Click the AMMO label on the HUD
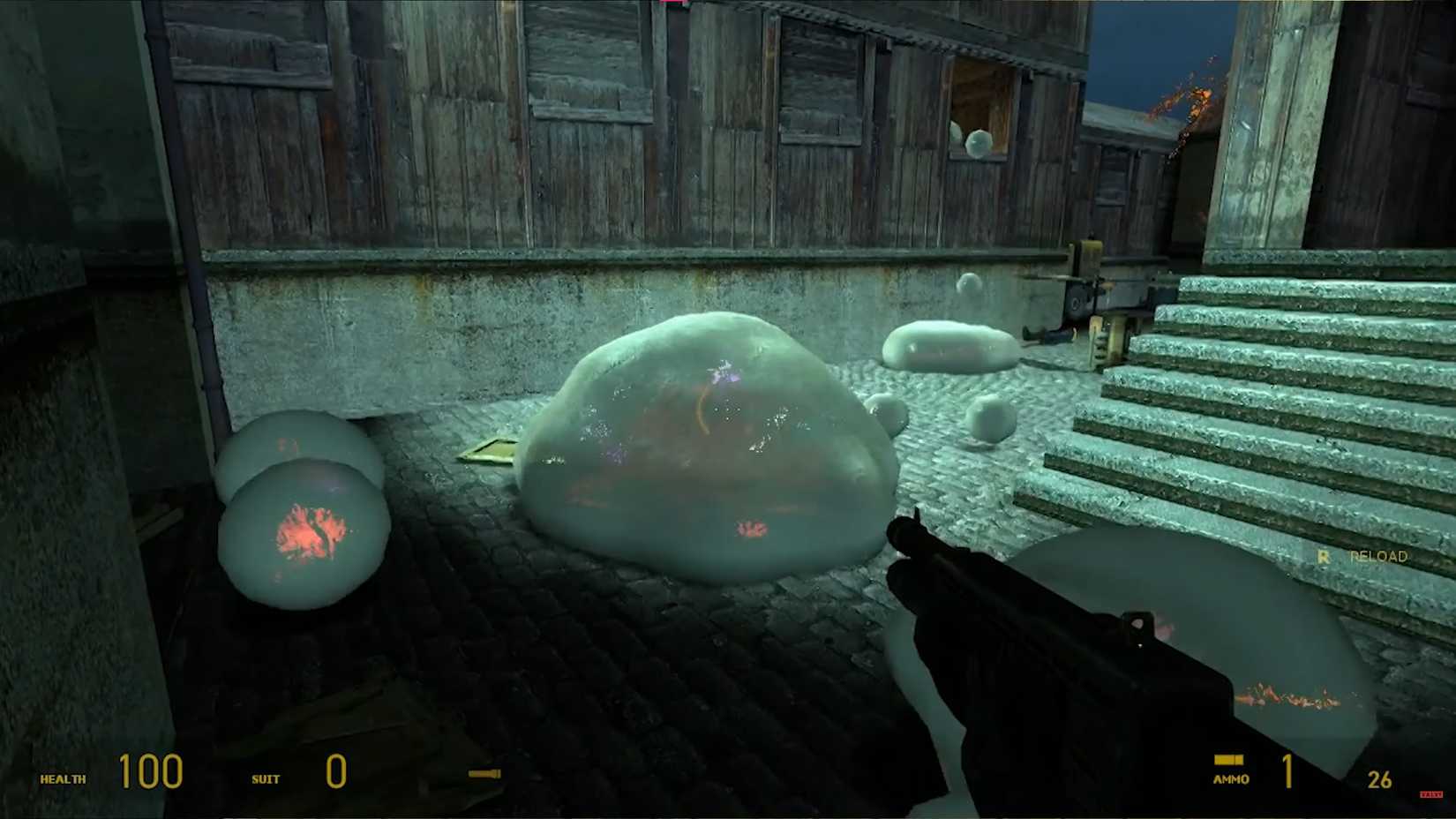The height and width of the screenshot is (819, 1456). tap(1231, 778)
